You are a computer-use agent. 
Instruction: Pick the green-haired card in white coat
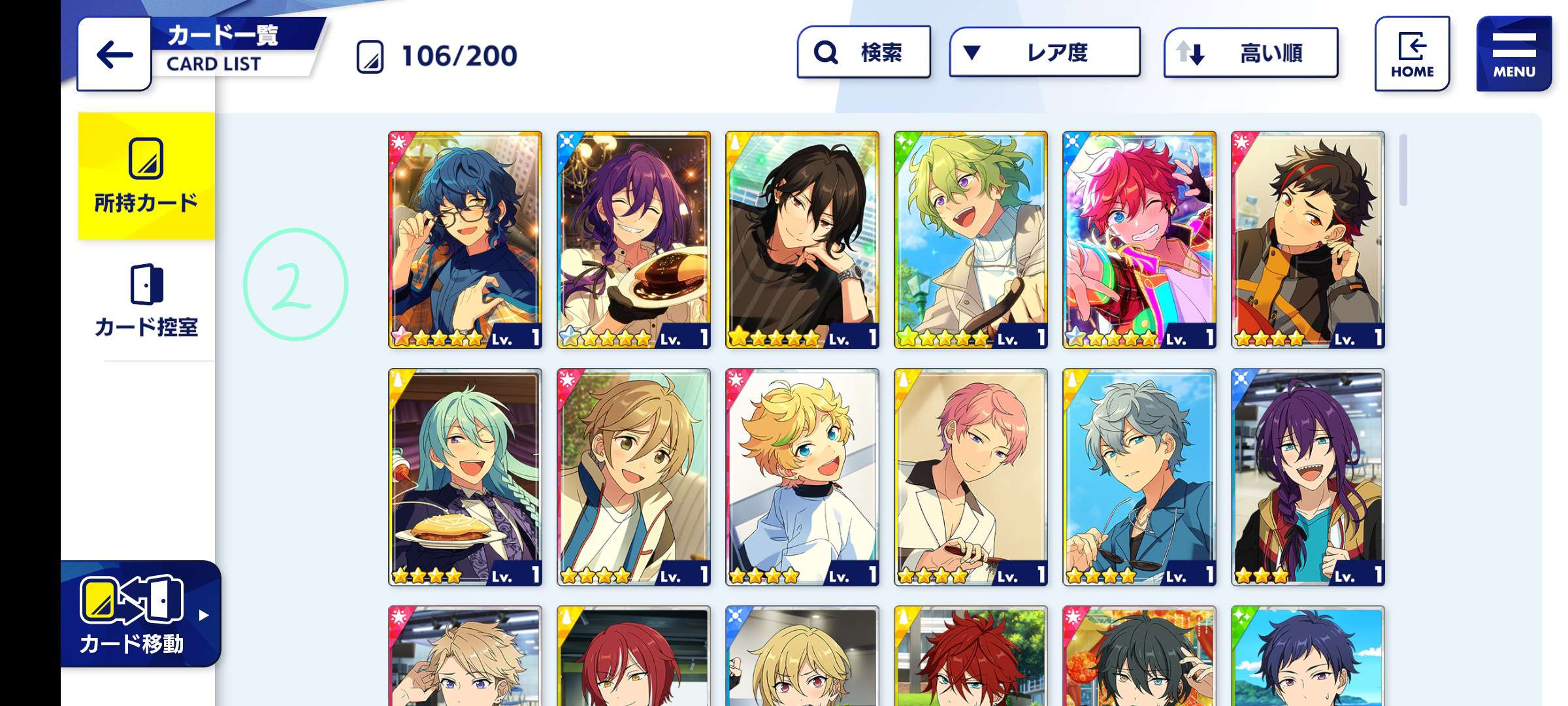(x=971, y=240)
